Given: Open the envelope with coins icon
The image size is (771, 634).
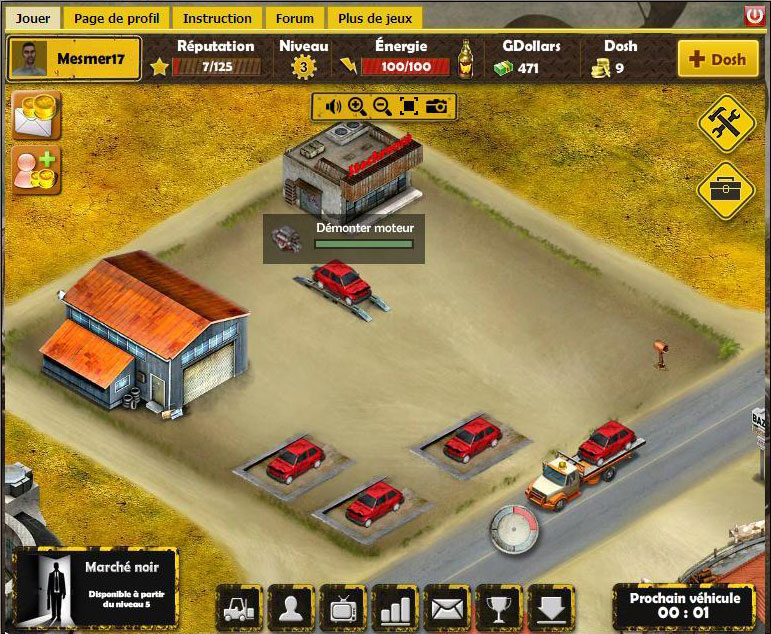Looking at the screenshot, I should [x=37, y=115].
